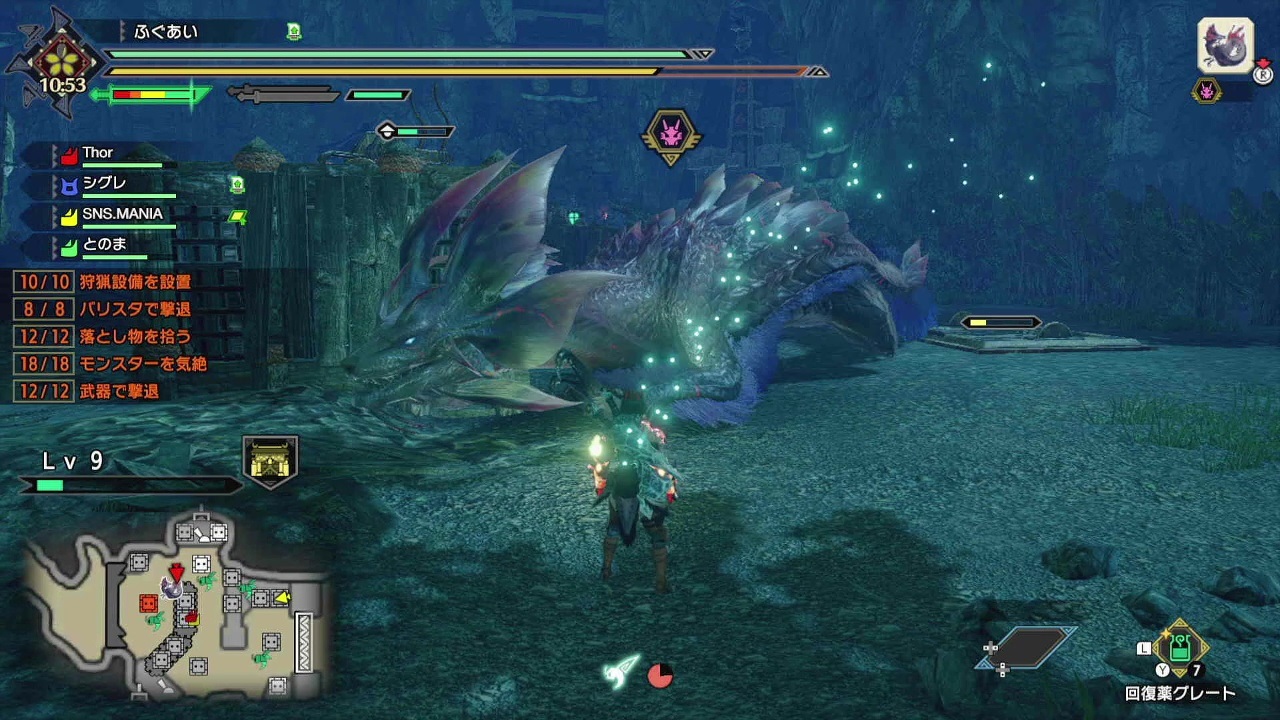Choose the SNS.MANIA player entry

pos(121,215)
